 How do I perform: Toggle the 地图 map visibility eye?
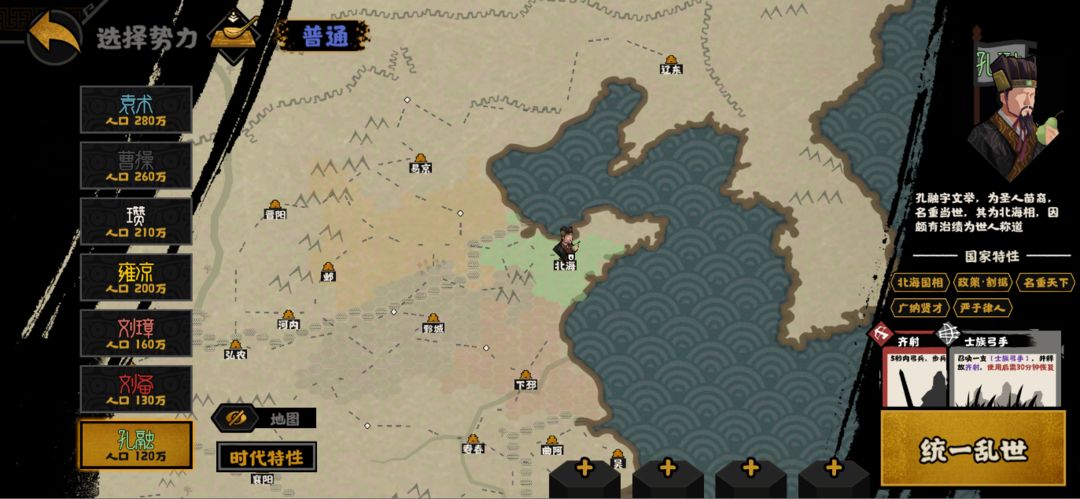tap(237, 418)
